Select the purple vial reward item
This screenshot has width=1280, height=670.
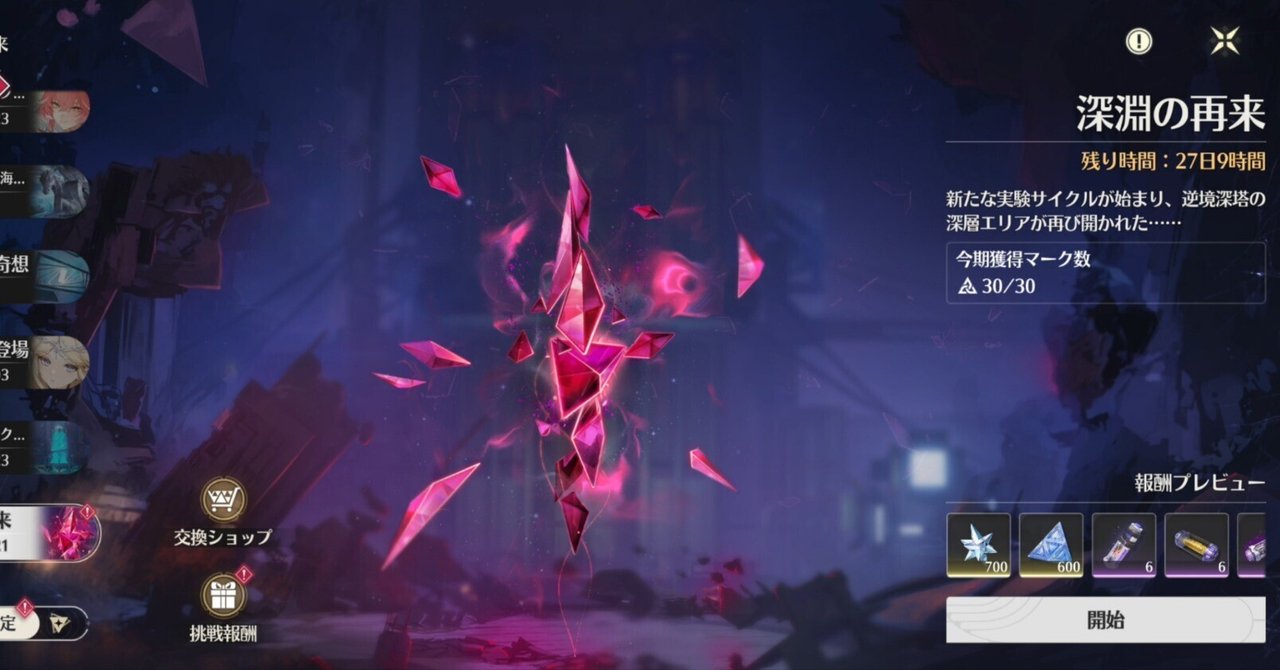coord(1124,546)
